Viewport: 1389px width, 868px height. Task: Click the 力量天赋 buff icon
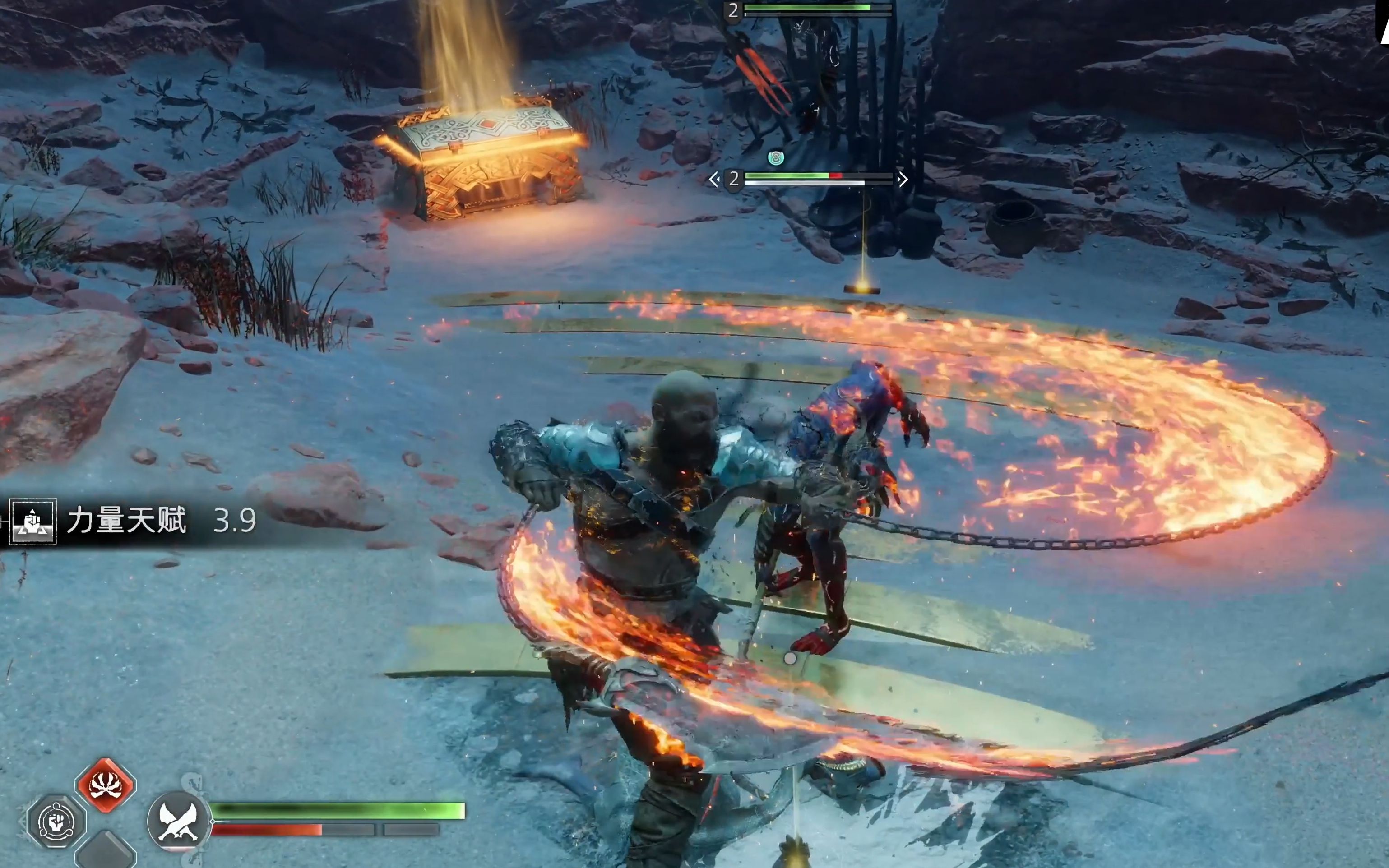pyautogui.click(x=33, y=521)
